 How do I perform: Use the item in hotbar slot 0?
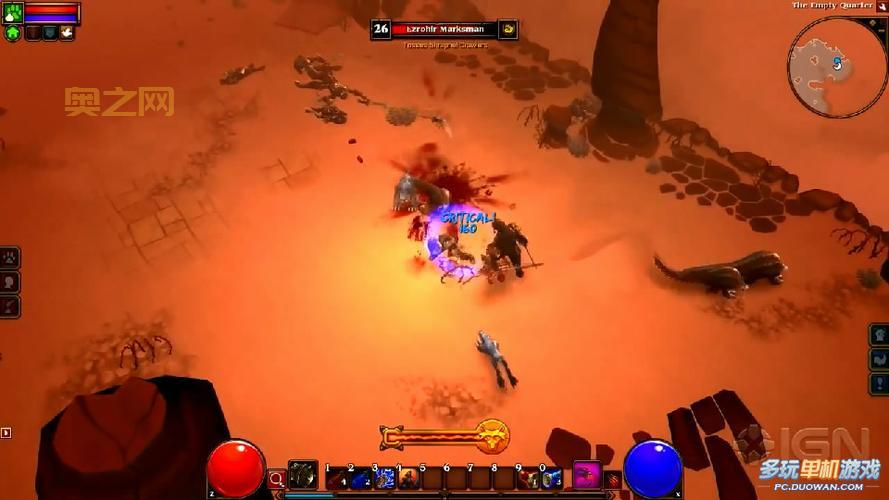tap(551, 478)
